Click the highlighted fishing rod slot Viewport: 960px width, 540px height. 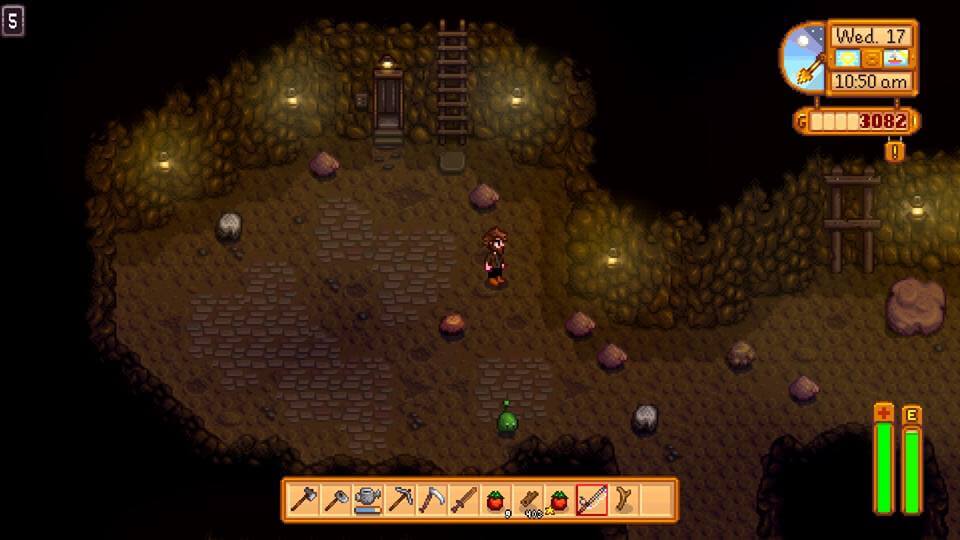pyautogui.click(x=591, y=499)
